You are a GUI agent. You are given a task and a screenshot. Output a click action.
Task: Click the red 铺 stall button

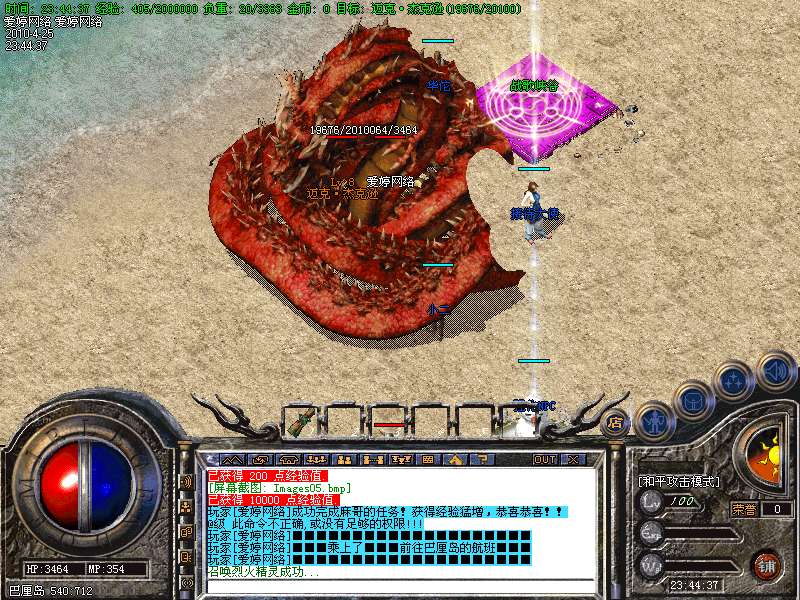pyautogui.click(x=767, y=565)
